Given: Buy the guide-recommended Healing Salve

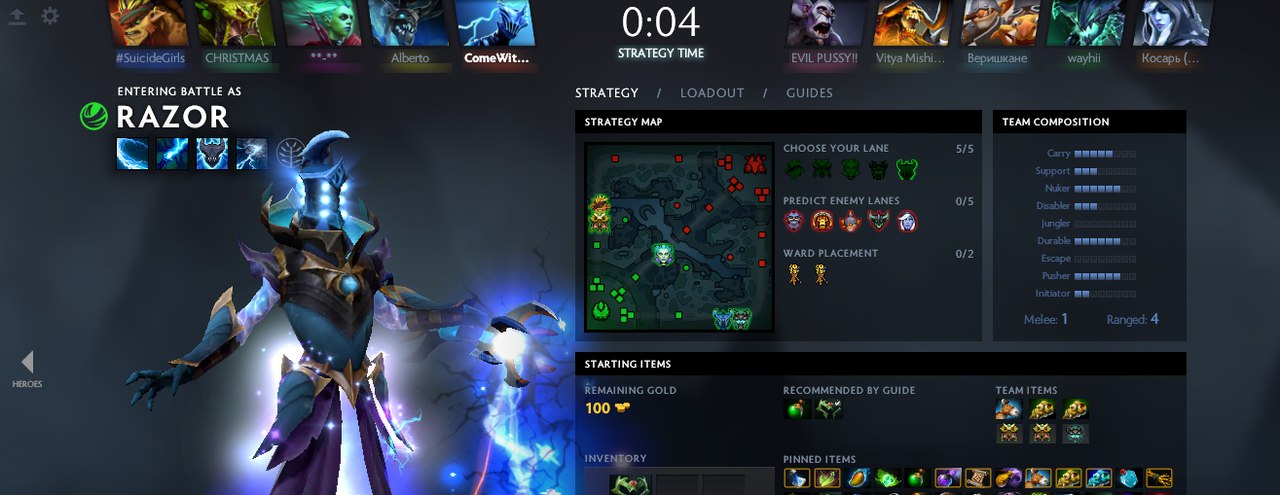Looking at the screenshot, I should point(798,409).
